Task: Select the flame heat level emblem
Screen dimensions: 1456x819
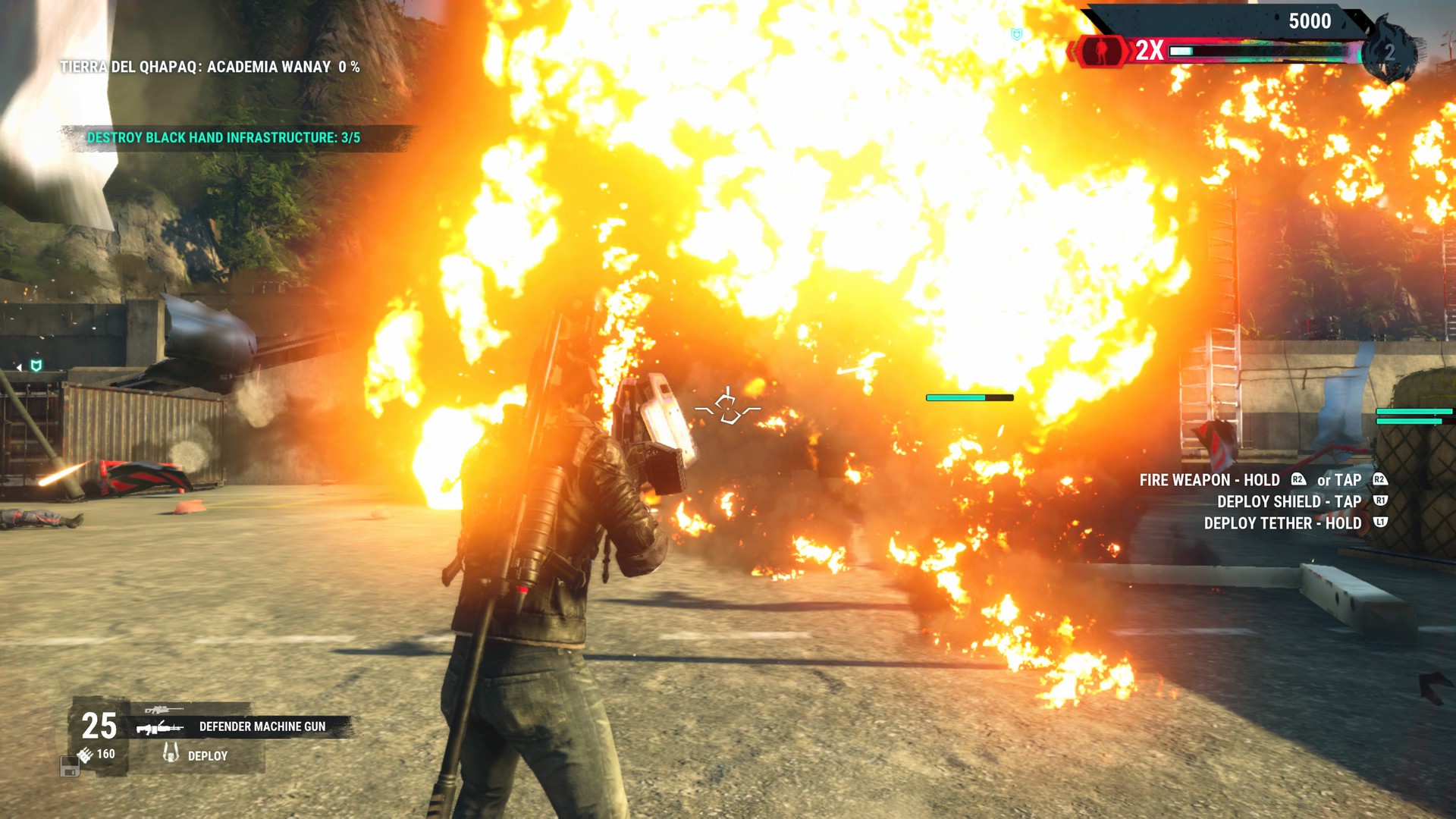Action: pyautogui.click(x=1389, y=52)
